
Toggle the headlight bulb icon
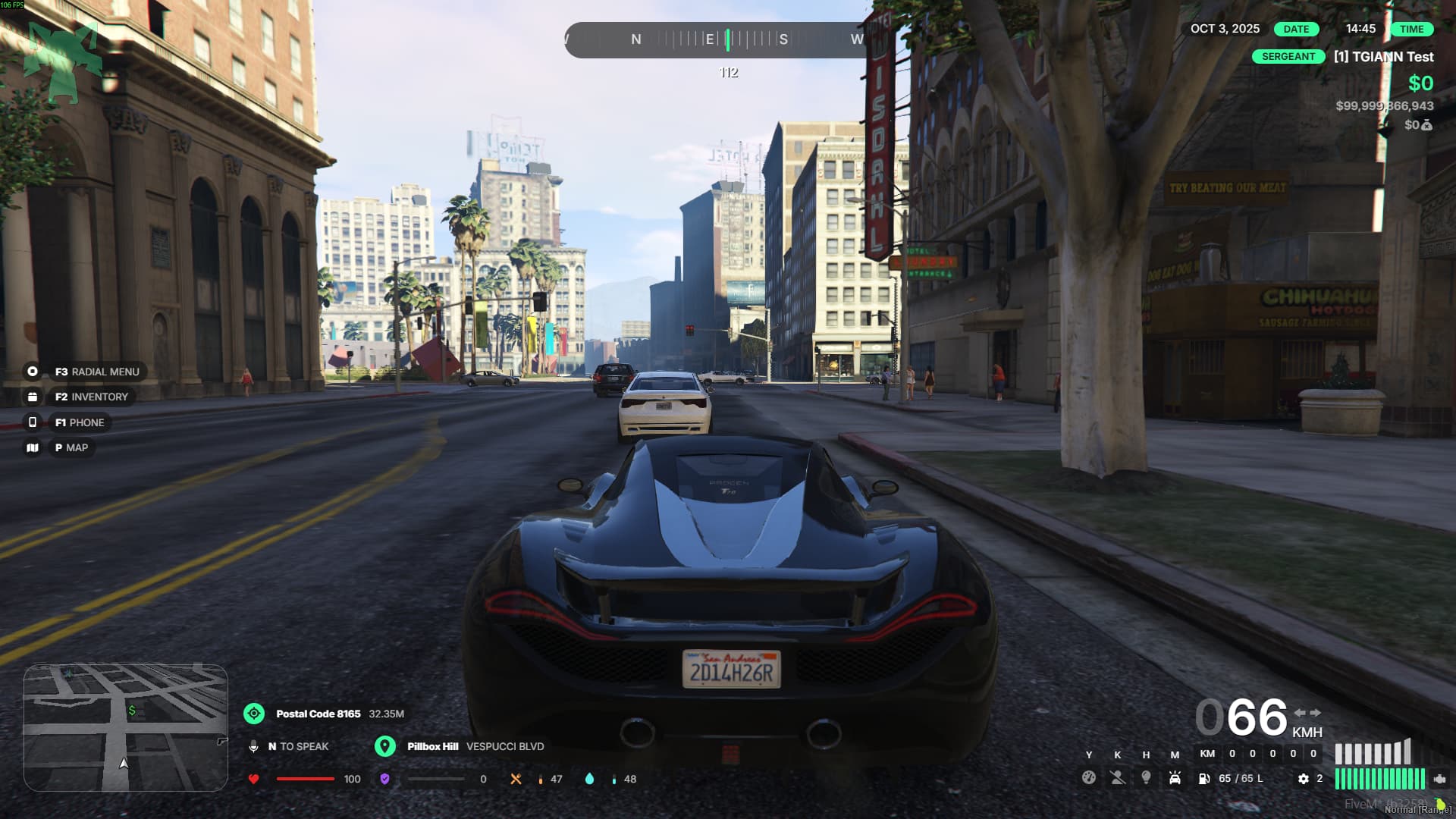click(1146, 778)
